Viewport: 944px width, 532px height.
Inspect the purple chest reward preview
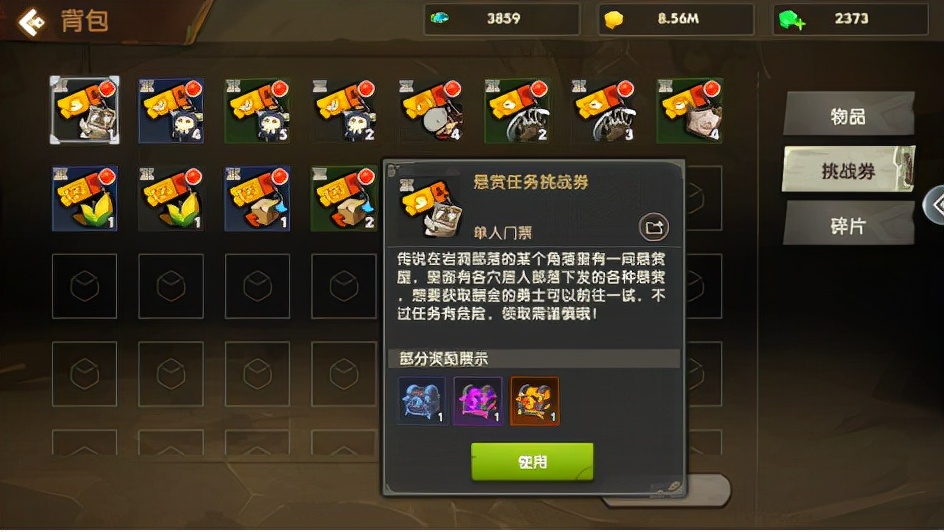coord(478,401)
